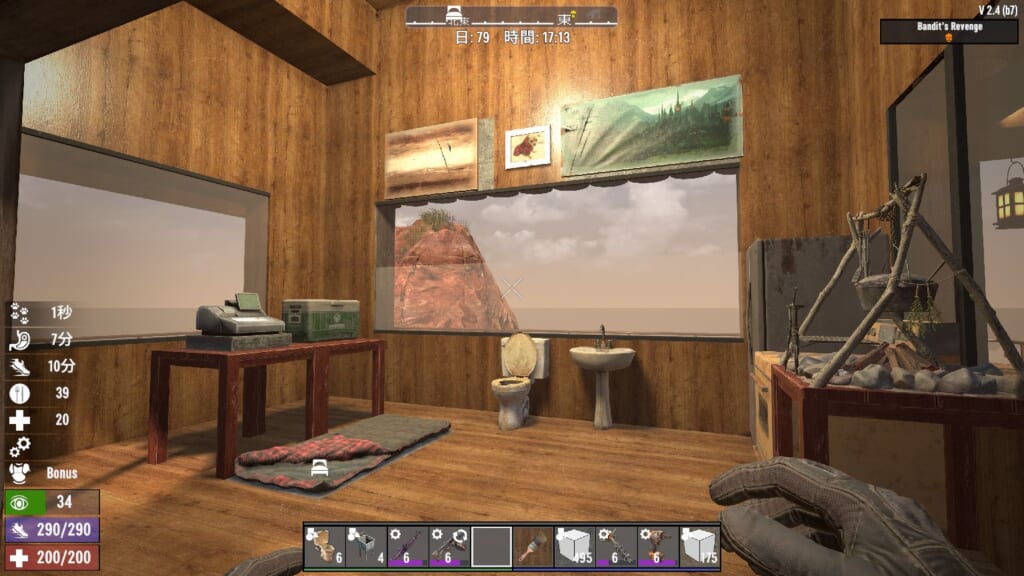Image resolution: width=1024 pixels, height=576 pixels.
Task: Click the armor Bonus buff icon
Action: pos(19,473)
